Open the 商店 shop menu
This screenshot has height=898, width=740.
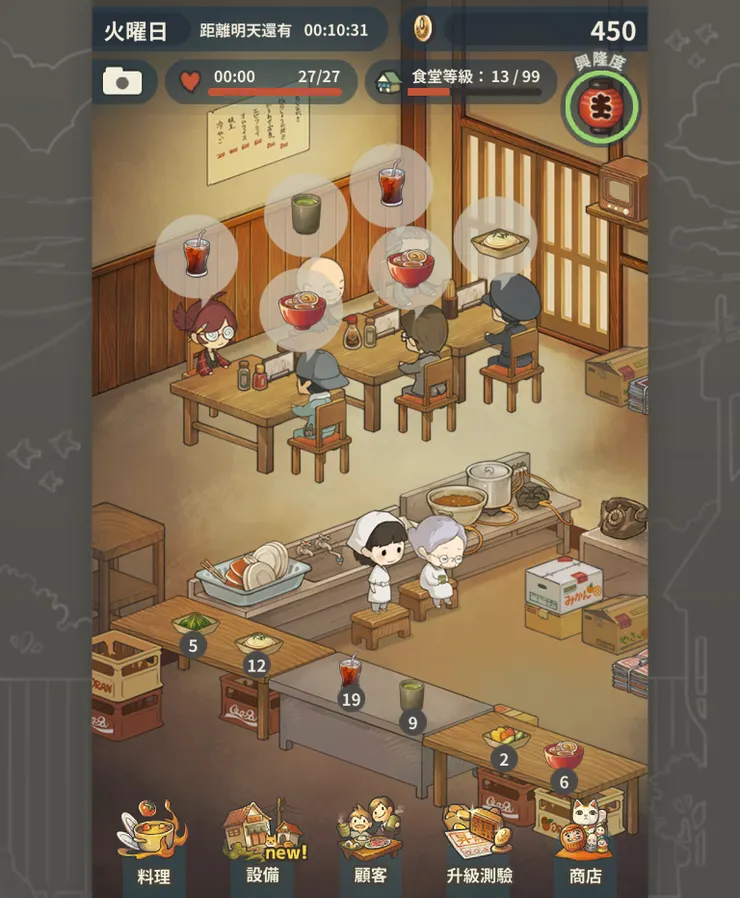pyautogui.click(x=585, y=845)
